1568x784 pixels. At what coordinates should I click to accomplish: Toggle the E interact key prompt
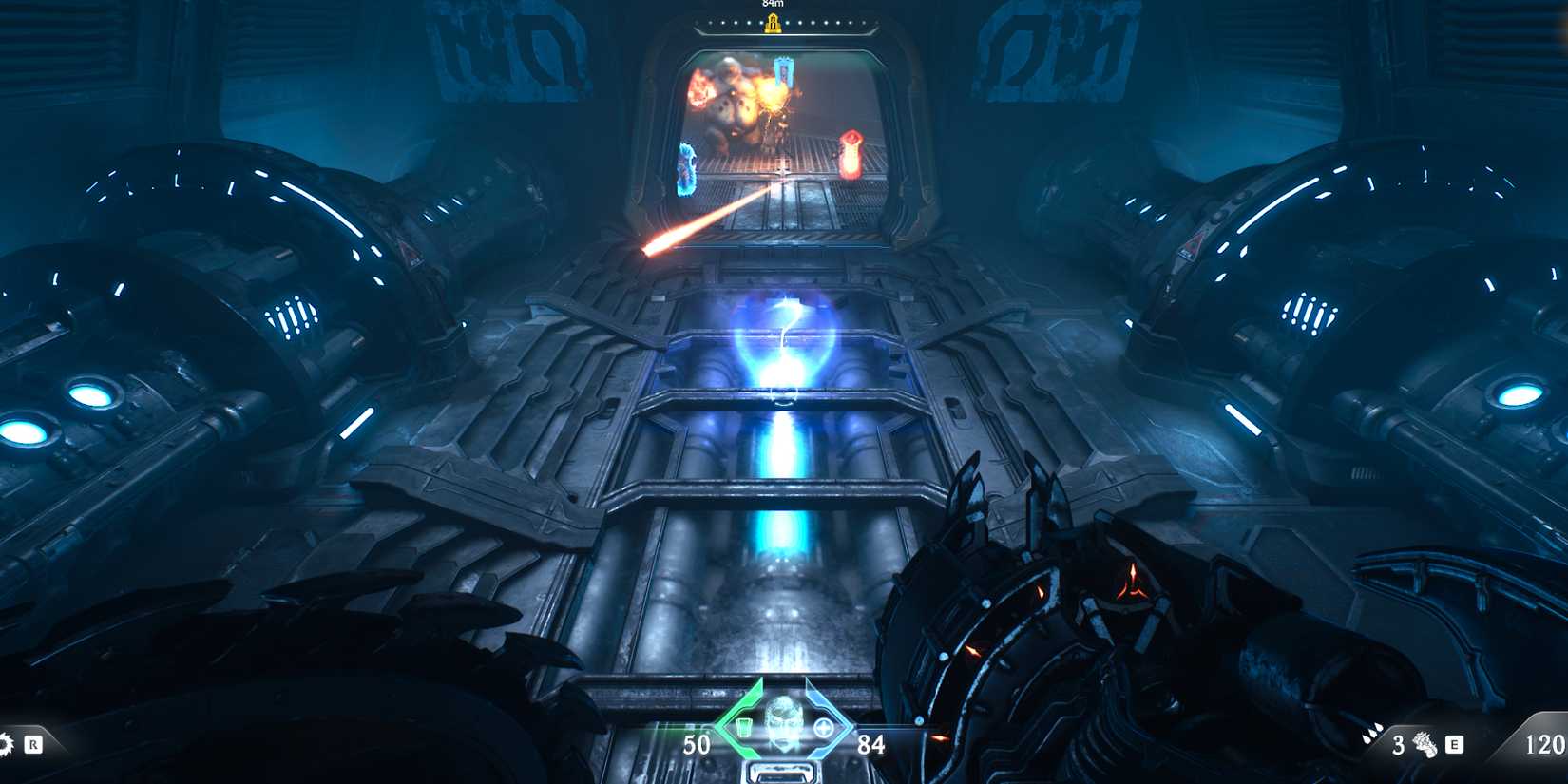(1454, 745)
